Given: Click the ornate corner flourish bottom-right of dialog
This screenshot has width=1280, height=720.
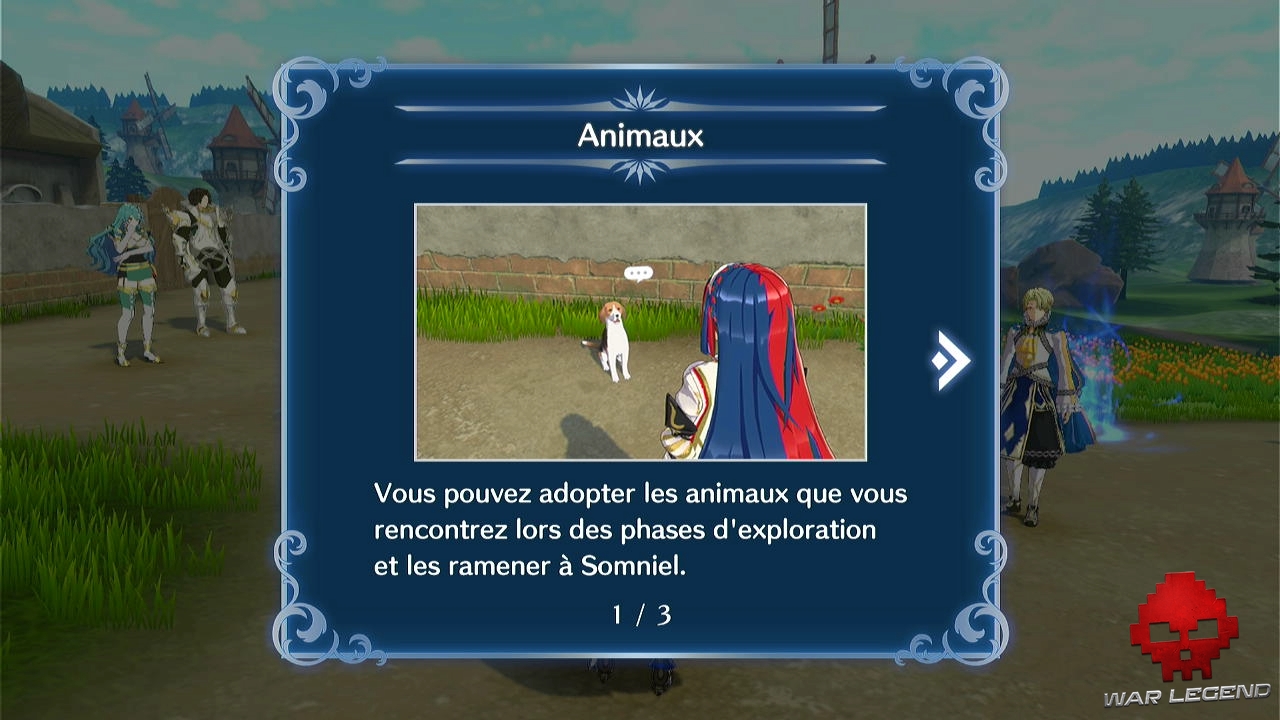Looking at the screenshot, I should click(975, 625).
